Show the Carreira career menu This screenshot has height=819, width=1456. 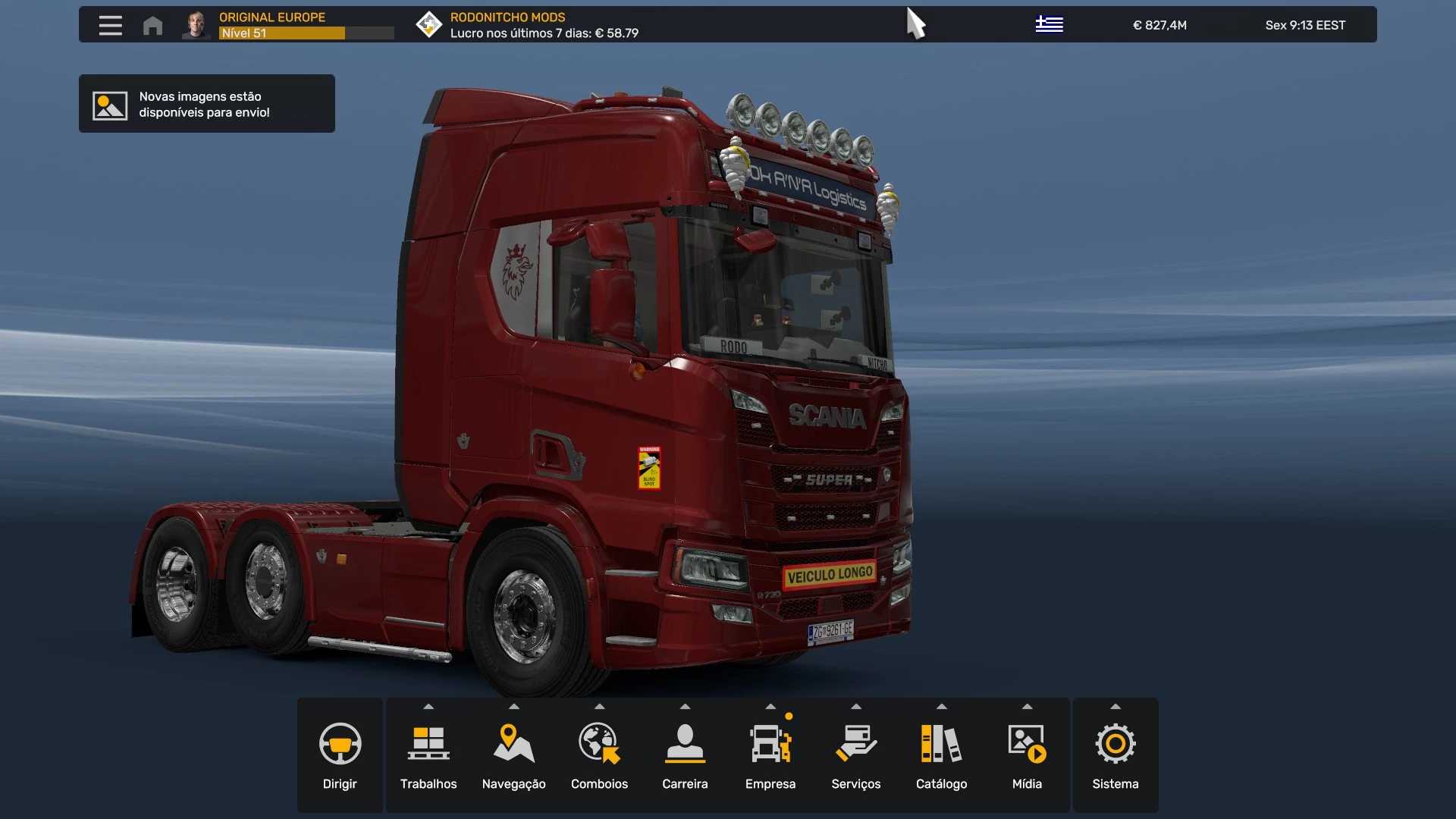click(685, 755)
